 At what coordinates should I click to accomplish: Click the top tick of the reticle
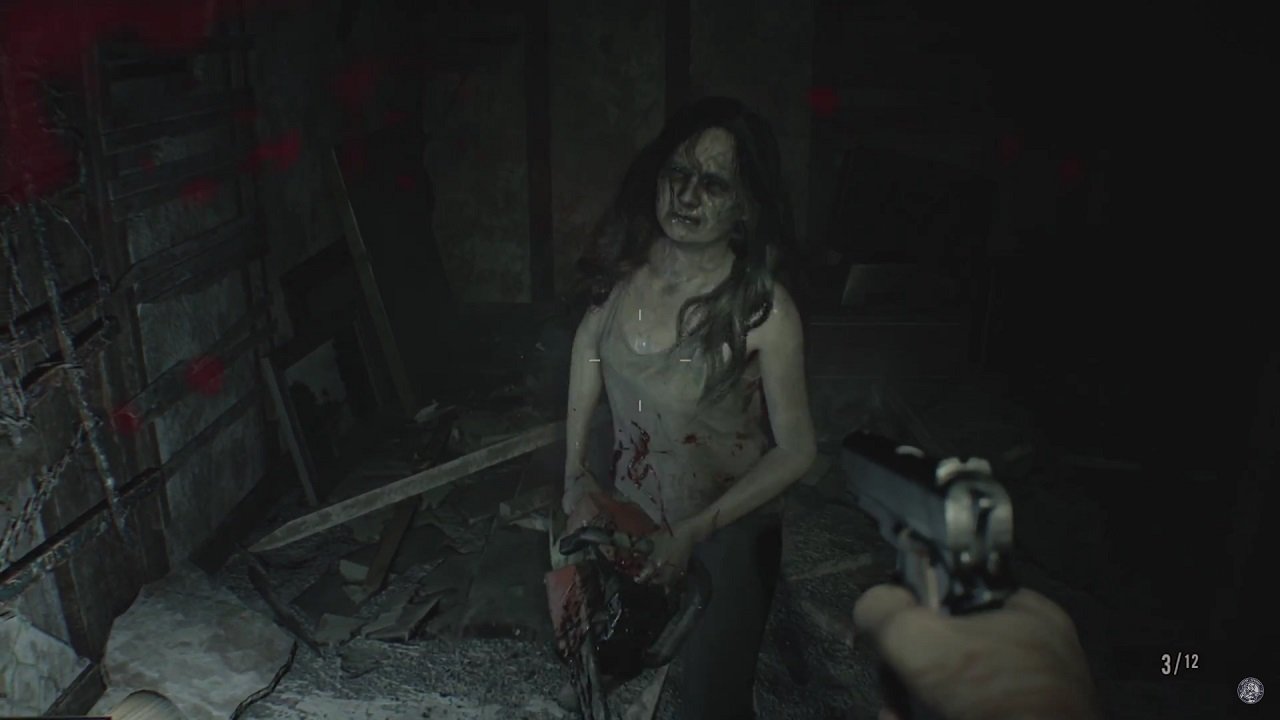640,313
